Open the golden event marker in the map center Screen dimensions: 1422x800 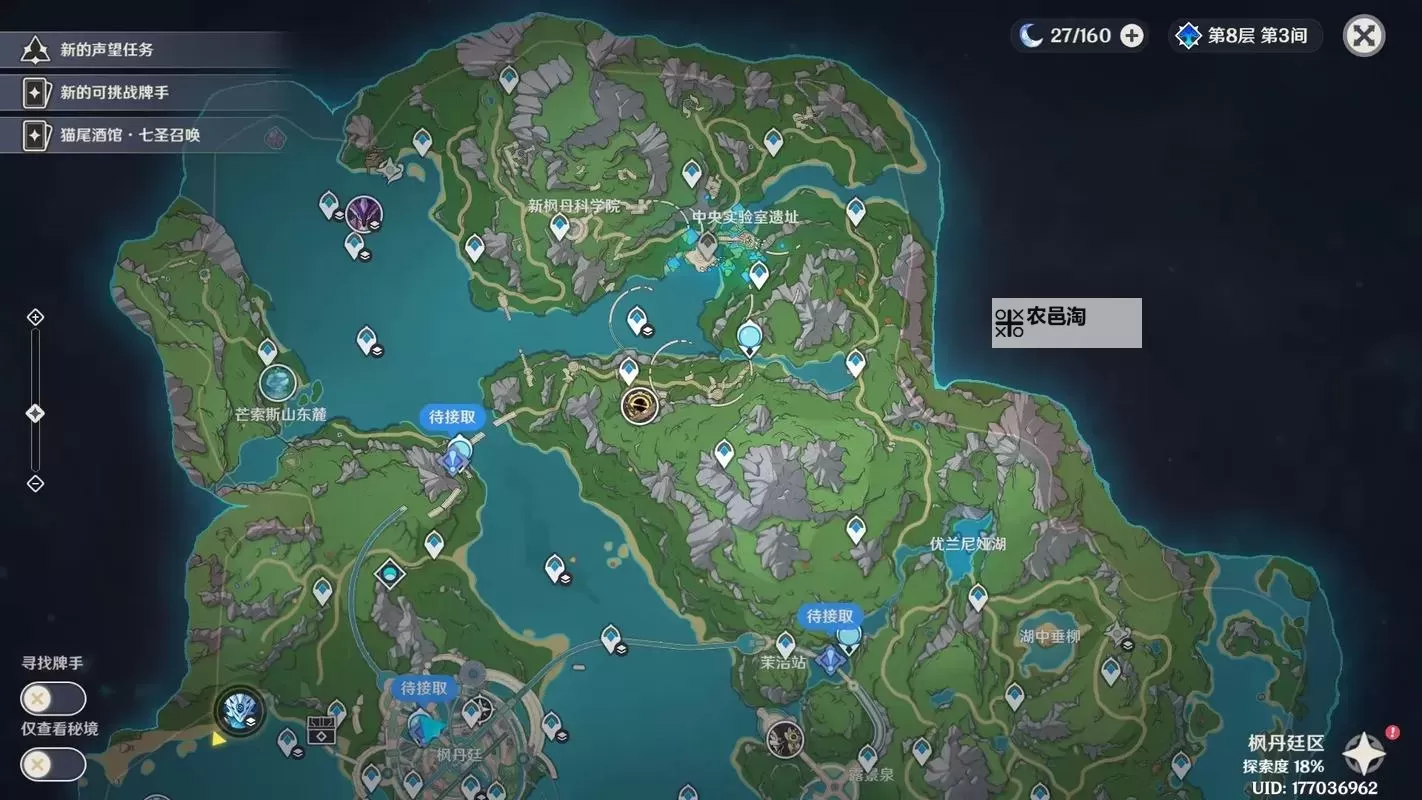(640, 406)
